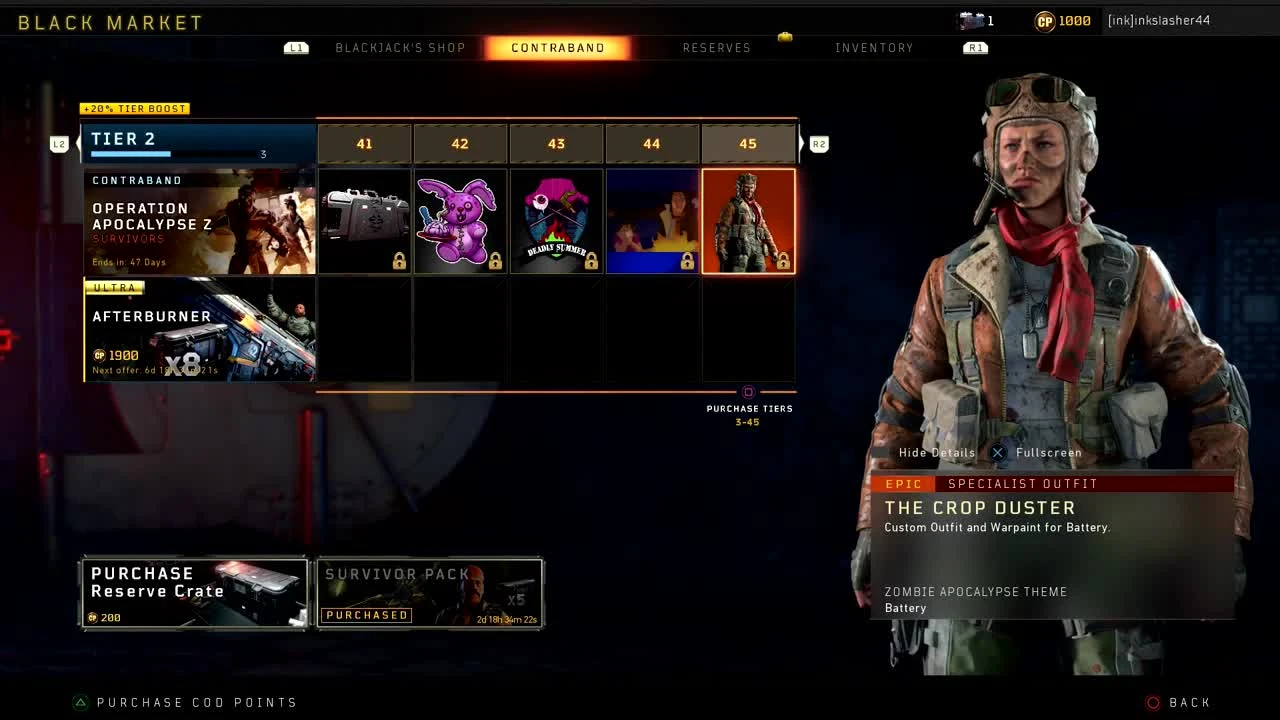Click the Fullscreen X control

click(997, 452)
